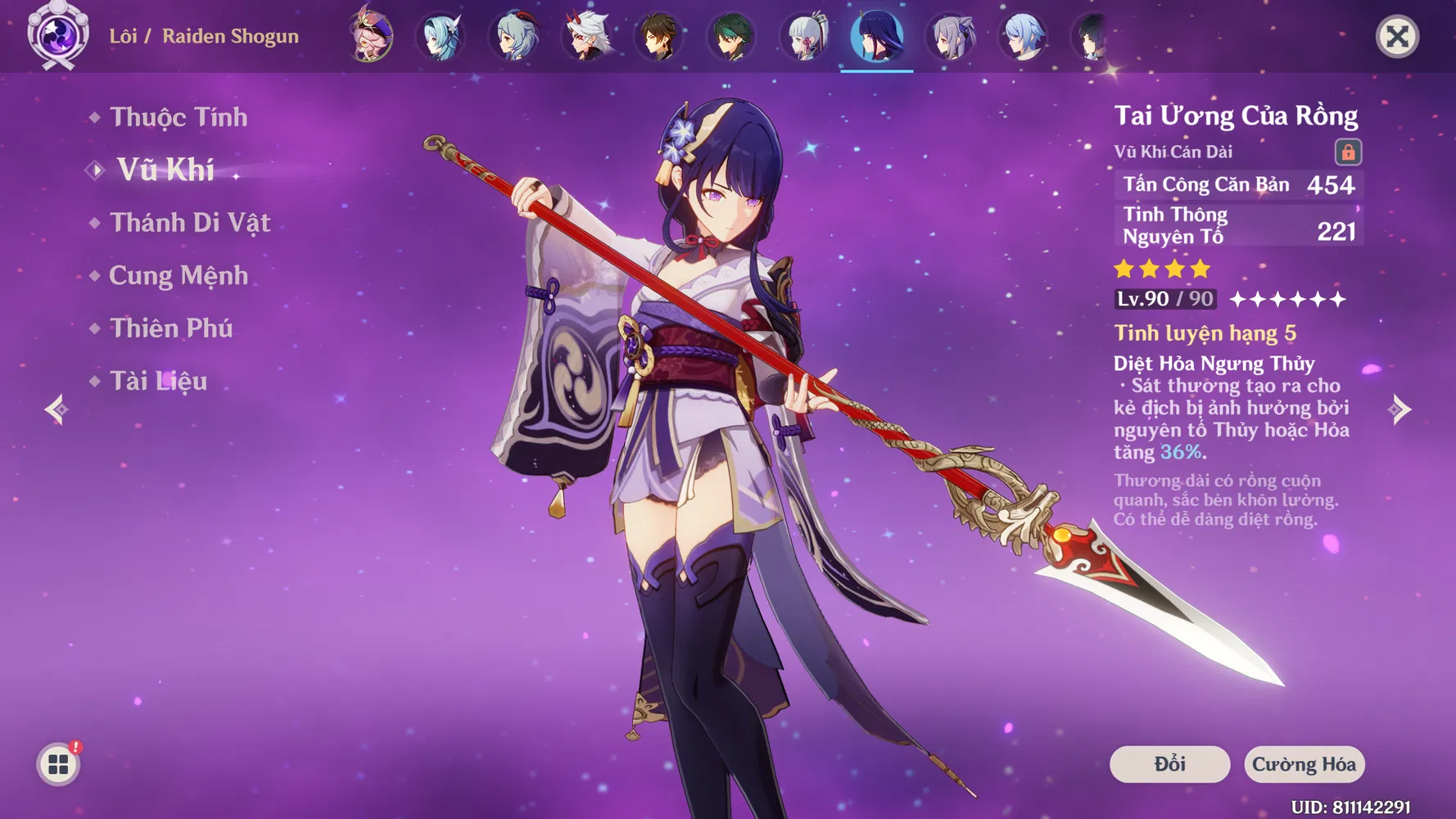Open the Thuộc Tính attributes menu
The height and width of the screenshot is (819, 1456).
point(179,118)
